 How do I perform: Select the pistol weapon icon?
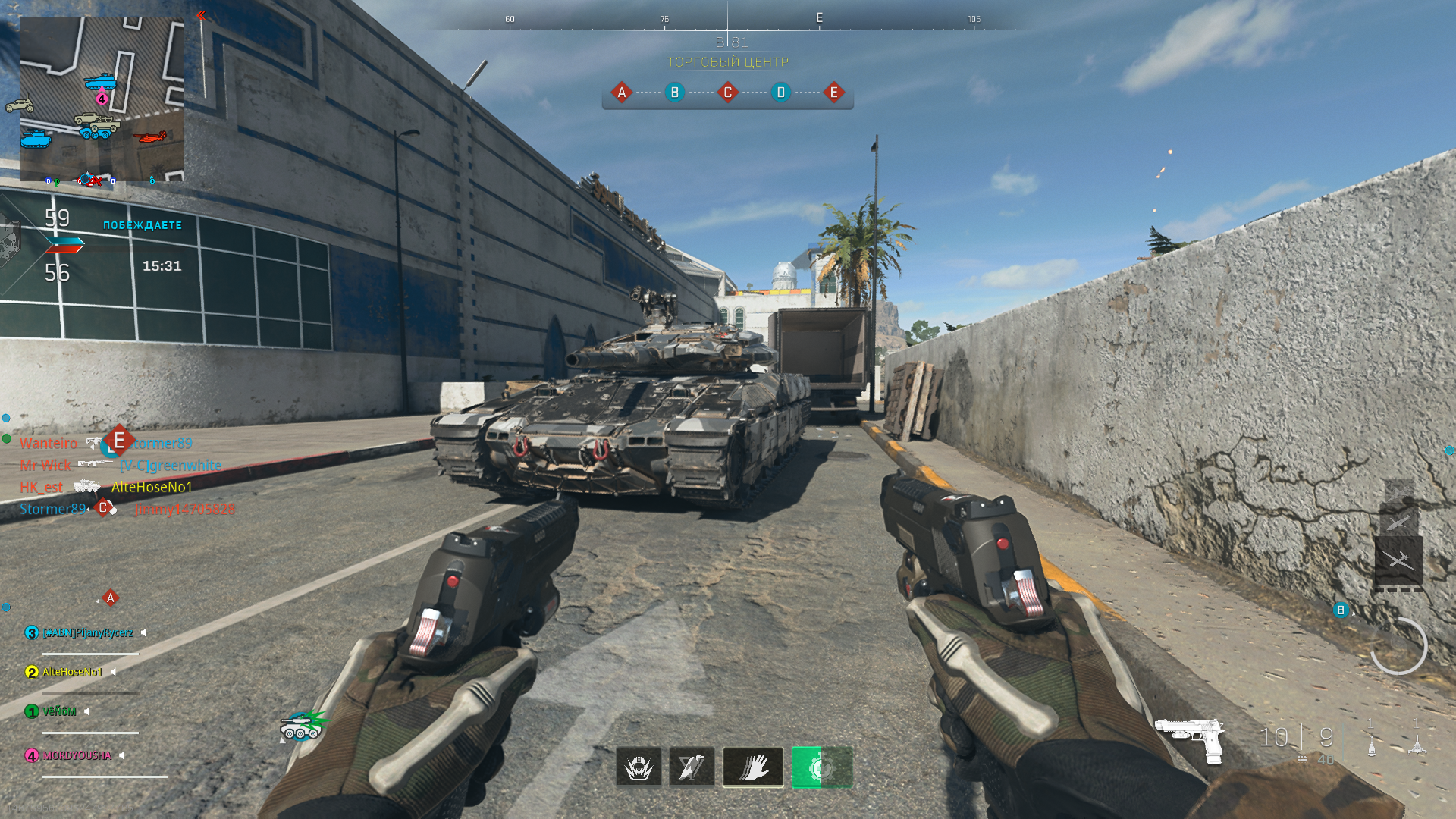coord(1190,738)
